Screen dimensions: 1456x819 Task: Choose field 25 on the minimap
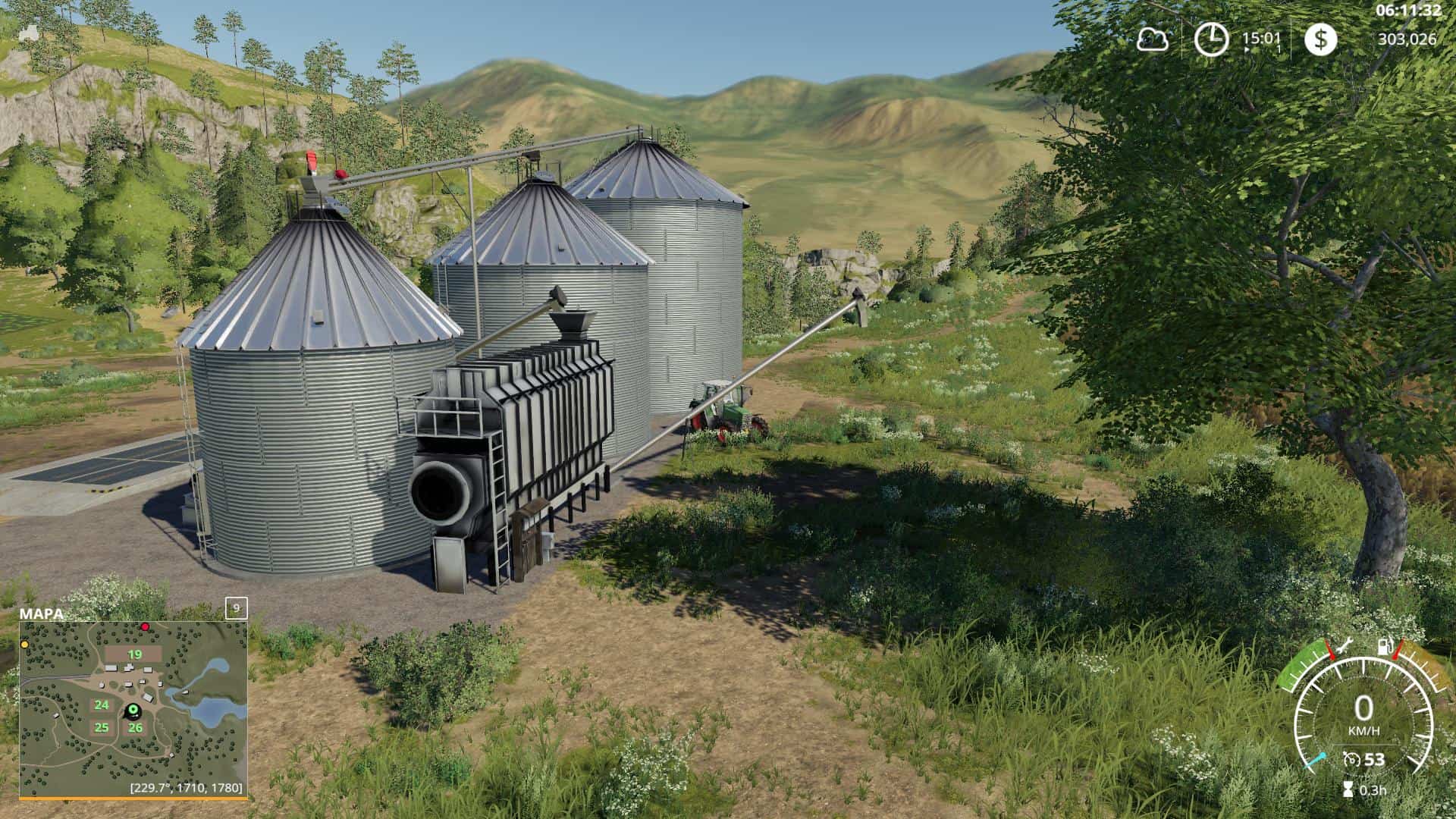[102, 728]
